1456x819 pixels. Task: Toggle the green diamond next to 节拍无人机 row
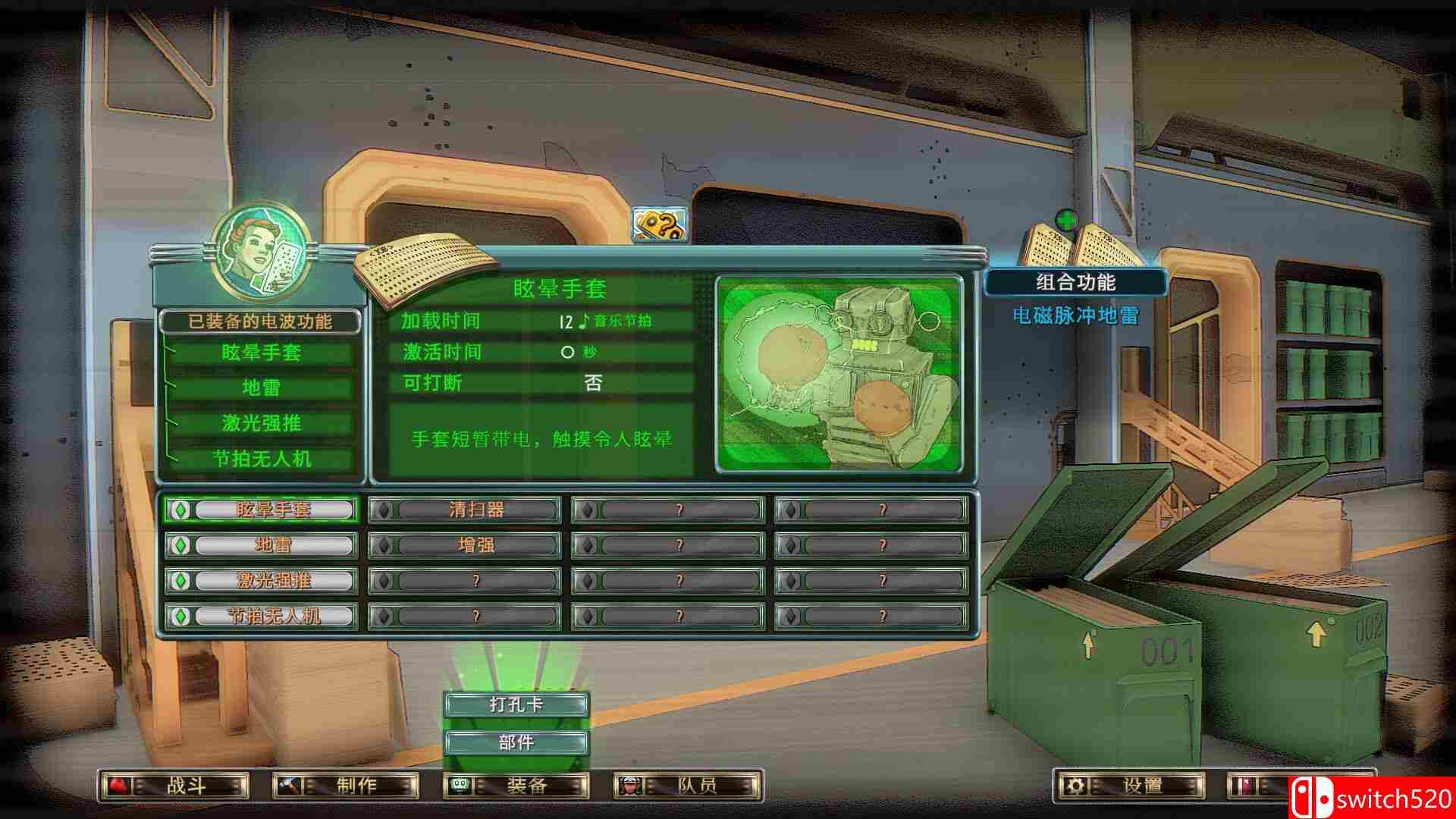(x=180, y=617)
